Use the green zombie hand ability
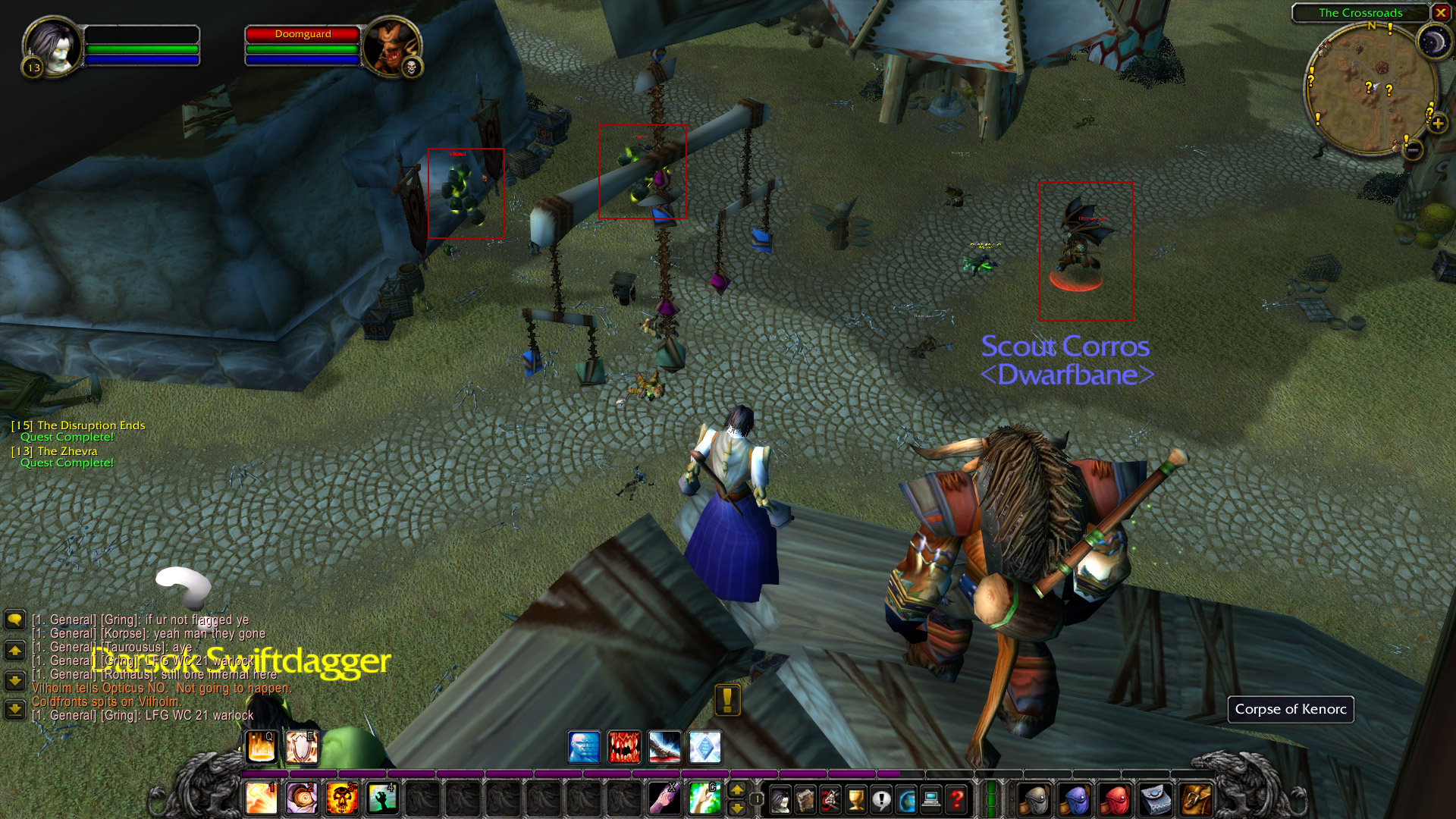The height and width of the screenshot is (819, 1456). pyautogui.click(x=382, y=799)
